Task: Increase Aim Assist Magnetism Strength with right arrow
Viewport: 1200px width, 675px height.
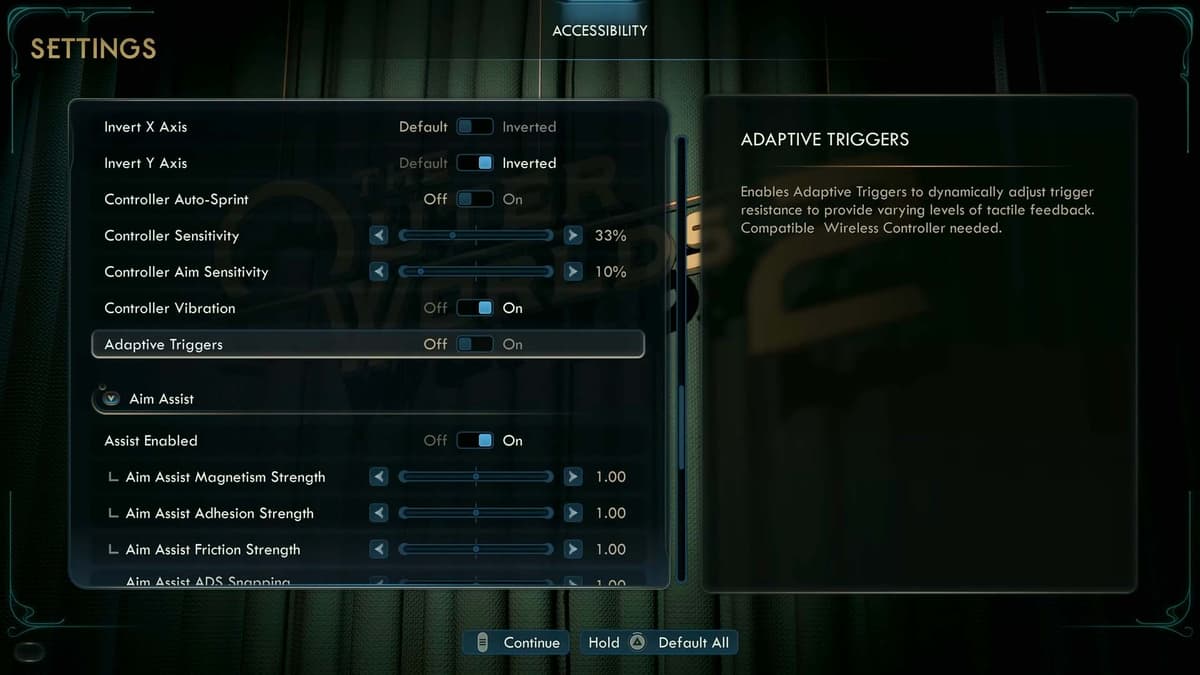Action: point(572,477)
